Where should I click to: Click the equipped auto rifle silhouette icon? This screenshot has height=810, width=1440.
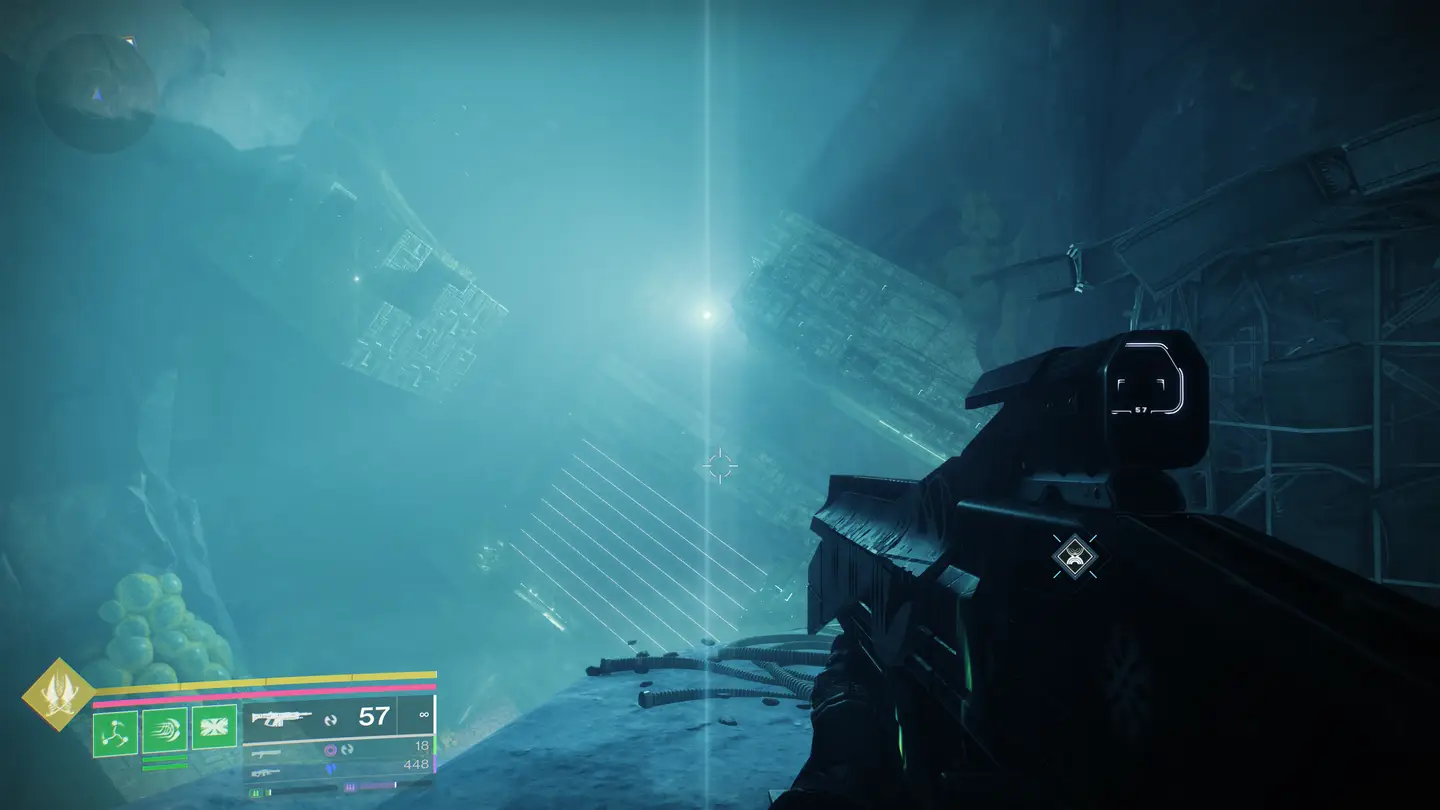coord(282,717)
